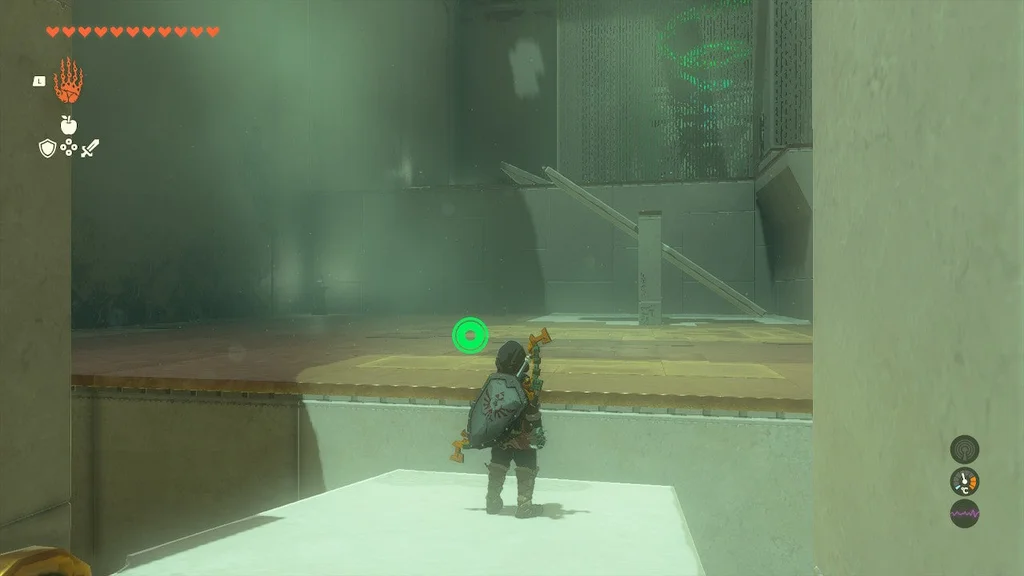
Task: Open the apple food quick-select icon
Action: pyautogui.click(x=68, y=124)
